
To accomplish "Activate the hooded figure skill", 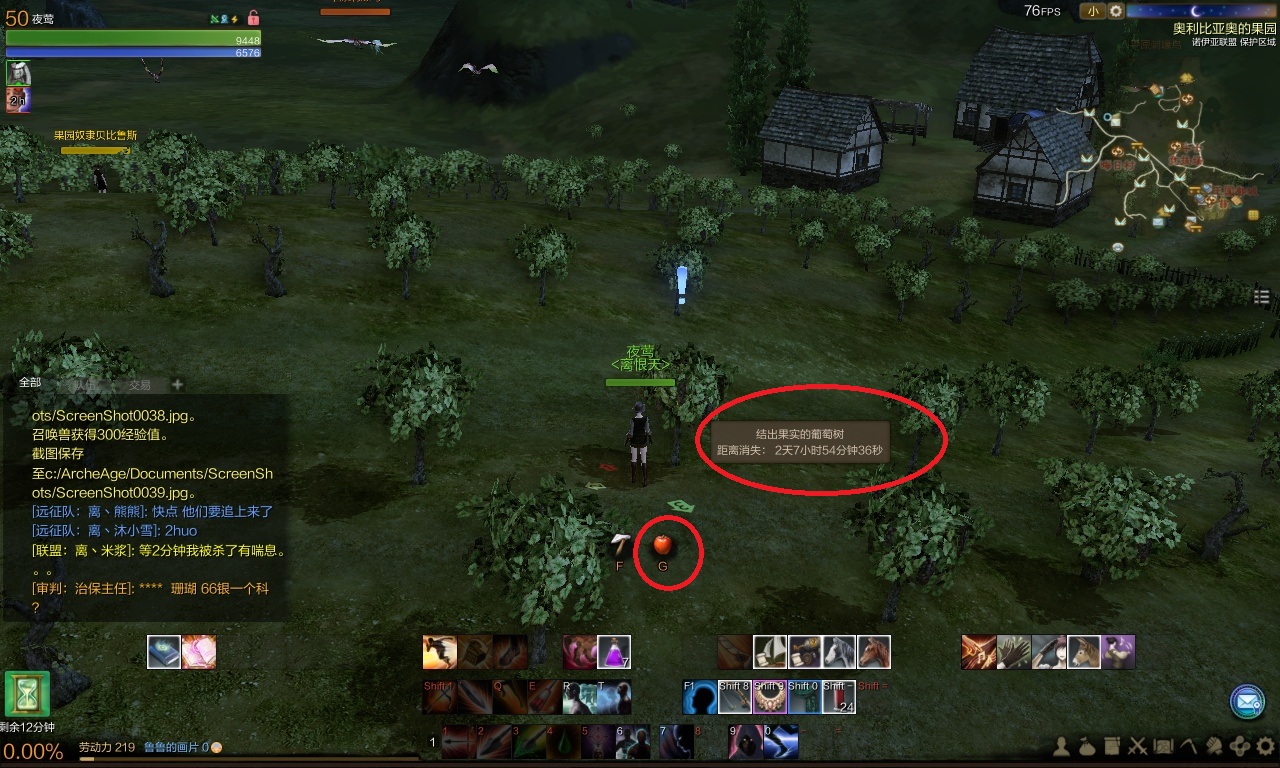I will click(742, 741).
